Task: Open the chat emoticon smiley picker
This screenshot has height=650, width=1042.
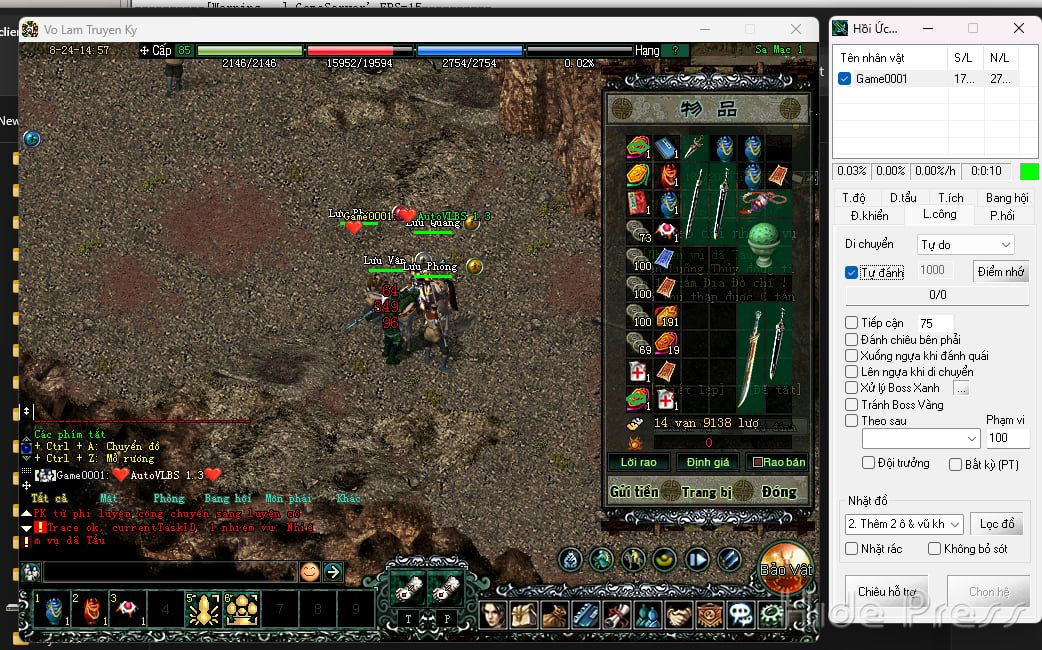Action: (310, 572)
